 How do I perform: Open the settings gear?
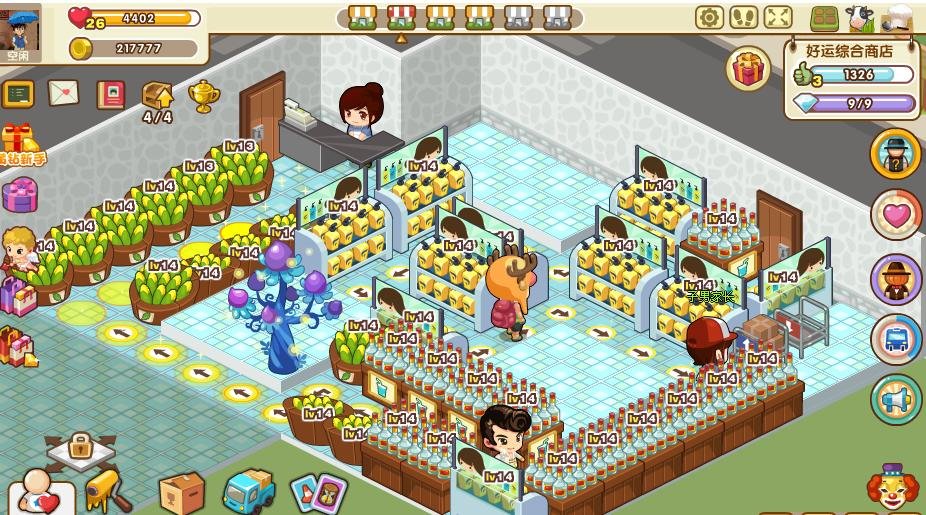tap(709, 17)
